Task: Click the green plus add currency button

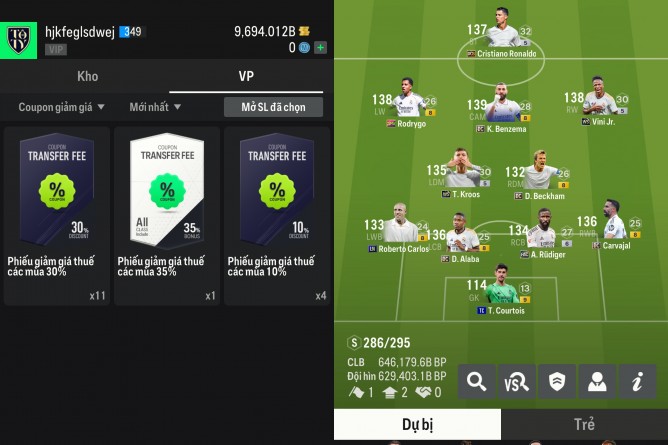Action: (x=320, y=47)
